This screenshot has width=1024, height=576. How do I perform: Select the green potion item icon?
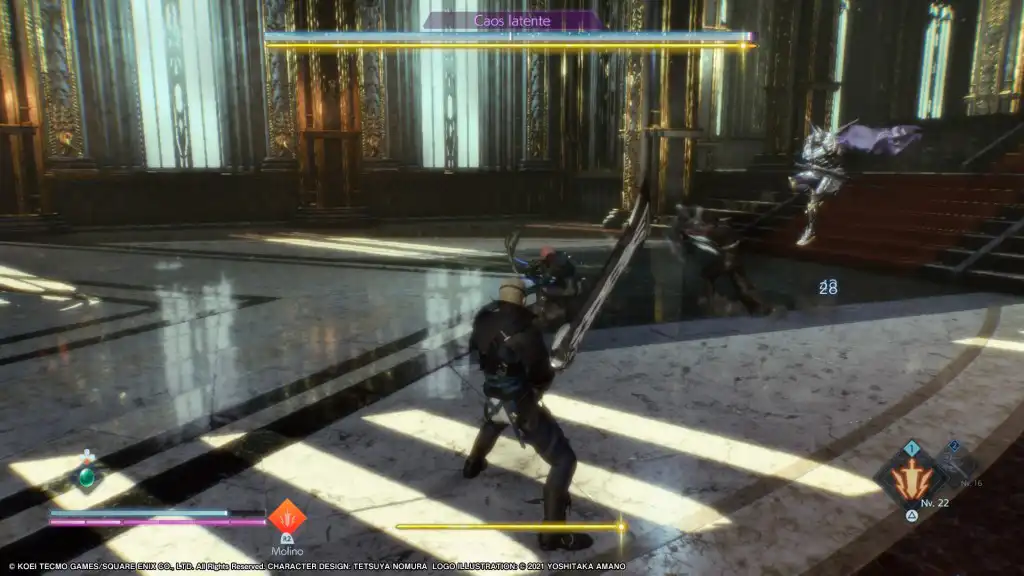click(88, 476)
